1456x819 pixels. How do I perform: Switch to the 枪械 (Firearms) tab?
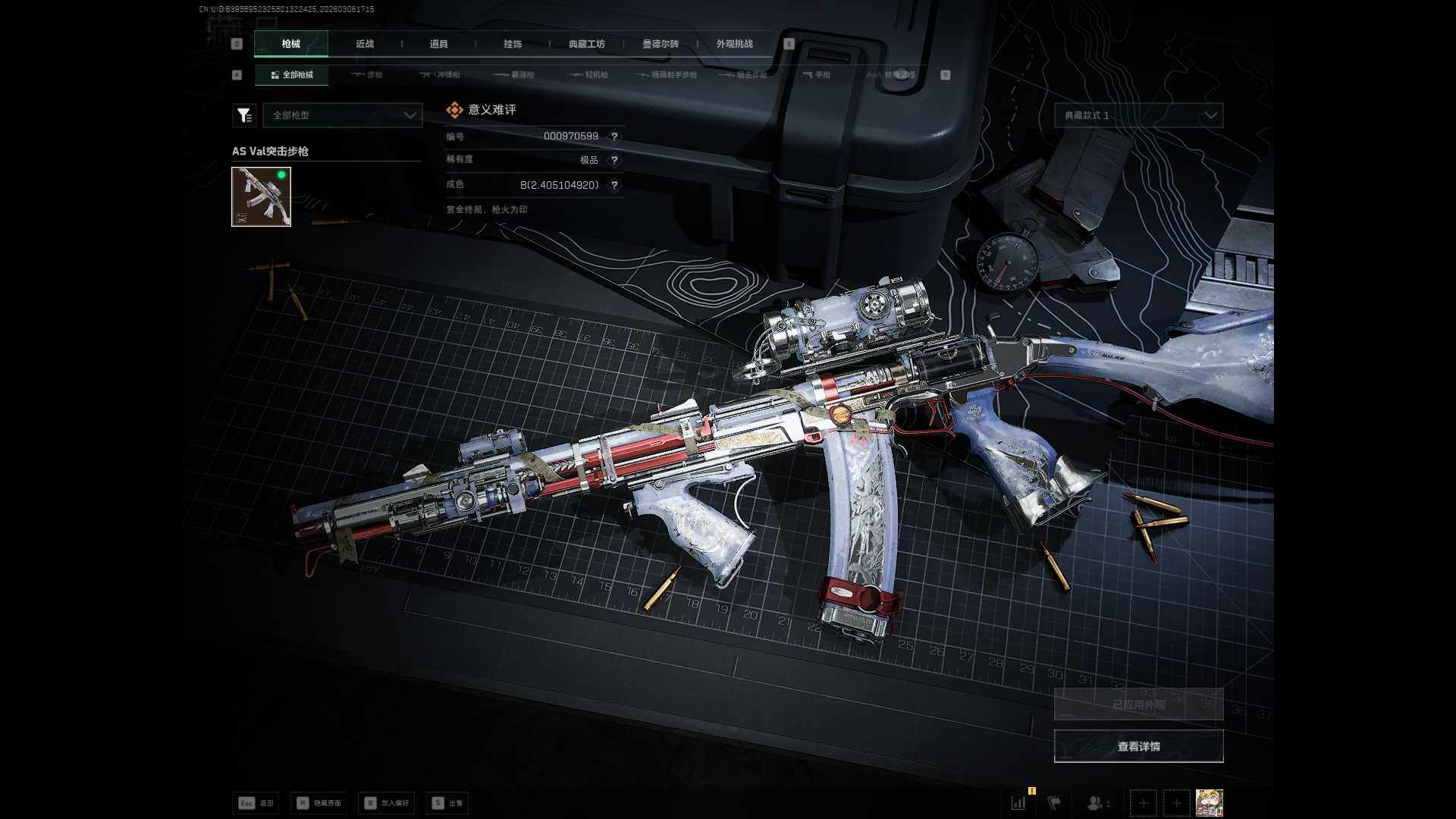click(x=291, y=44)
